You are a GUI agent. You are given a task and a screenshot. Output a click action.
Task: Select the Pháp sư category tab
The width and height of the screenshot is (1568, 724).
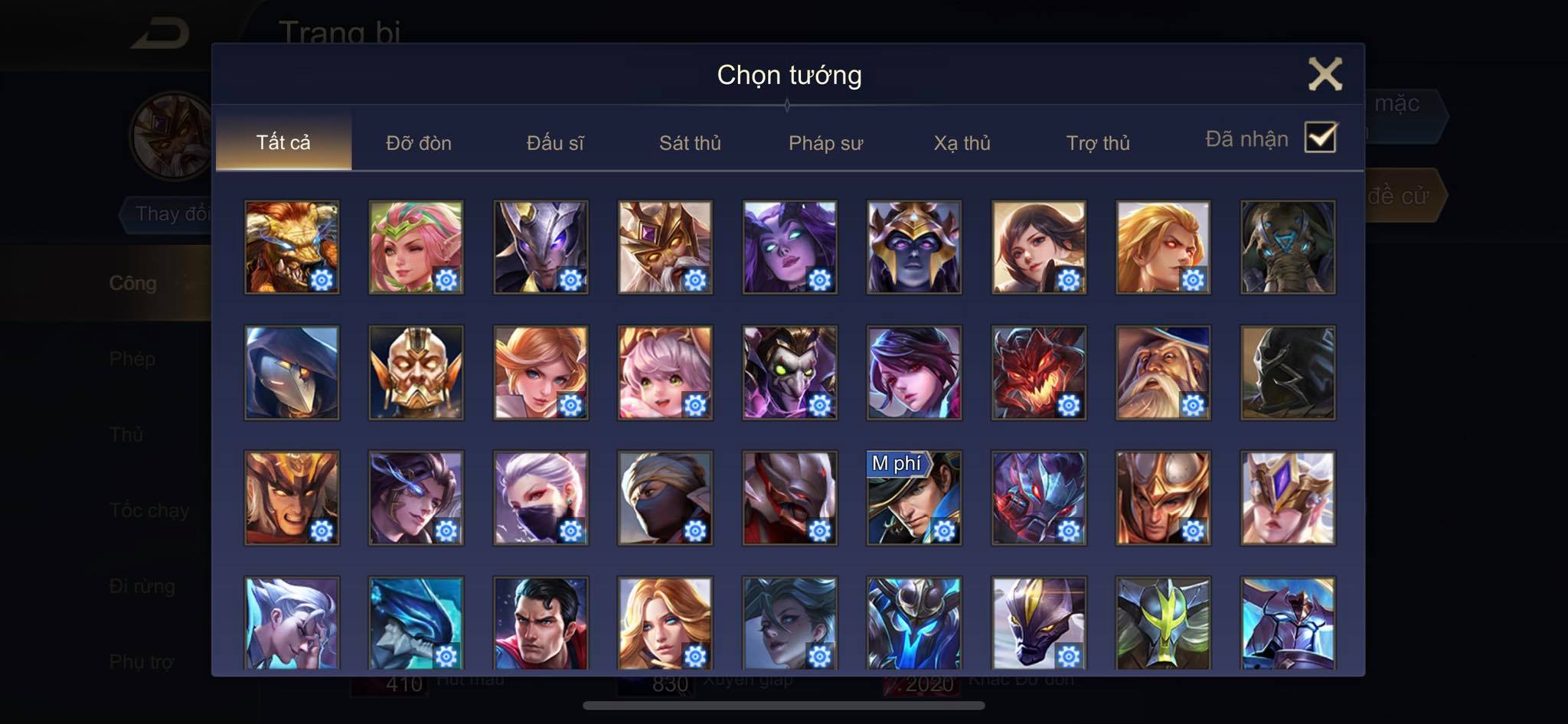[x=825, y=143]
